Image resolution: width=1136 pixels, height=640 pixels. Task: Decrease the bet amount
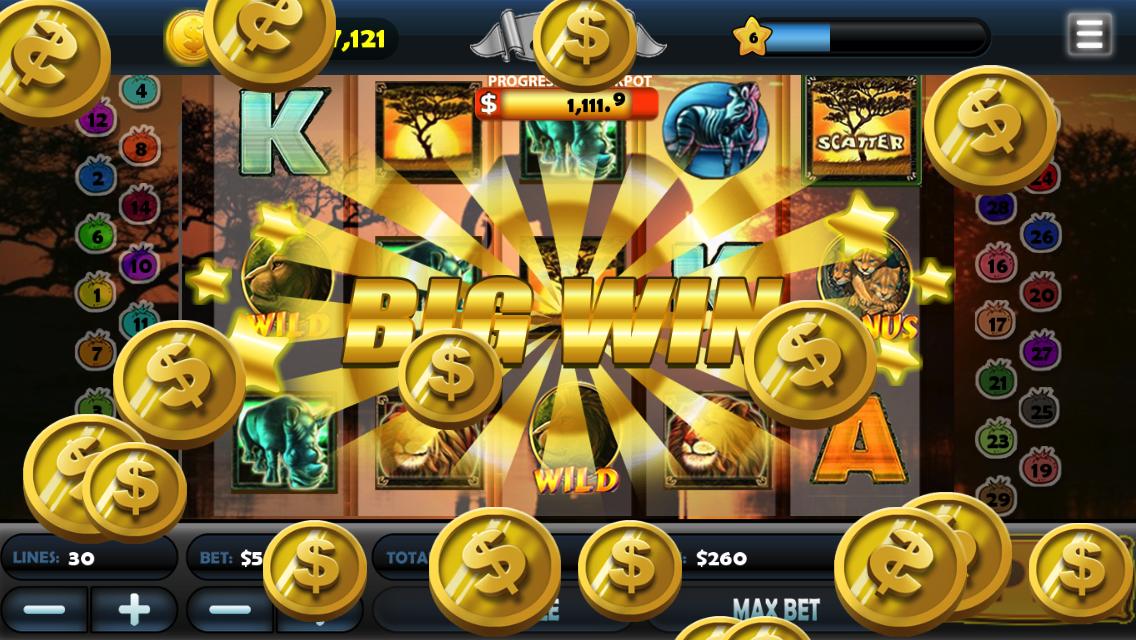[230, 609]
